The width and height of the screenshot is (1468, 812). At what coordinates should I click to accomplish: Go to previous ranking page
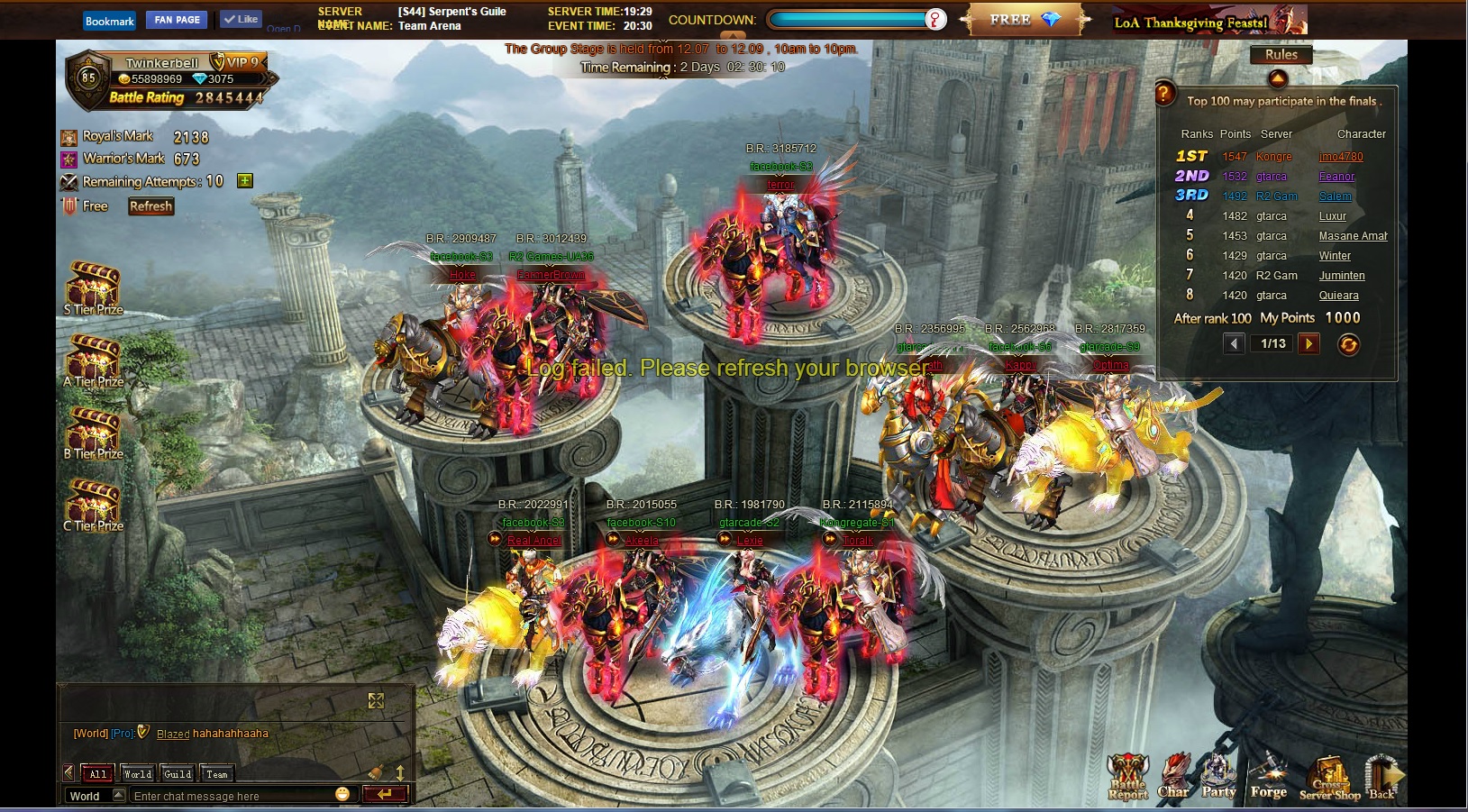(1234, 343)
